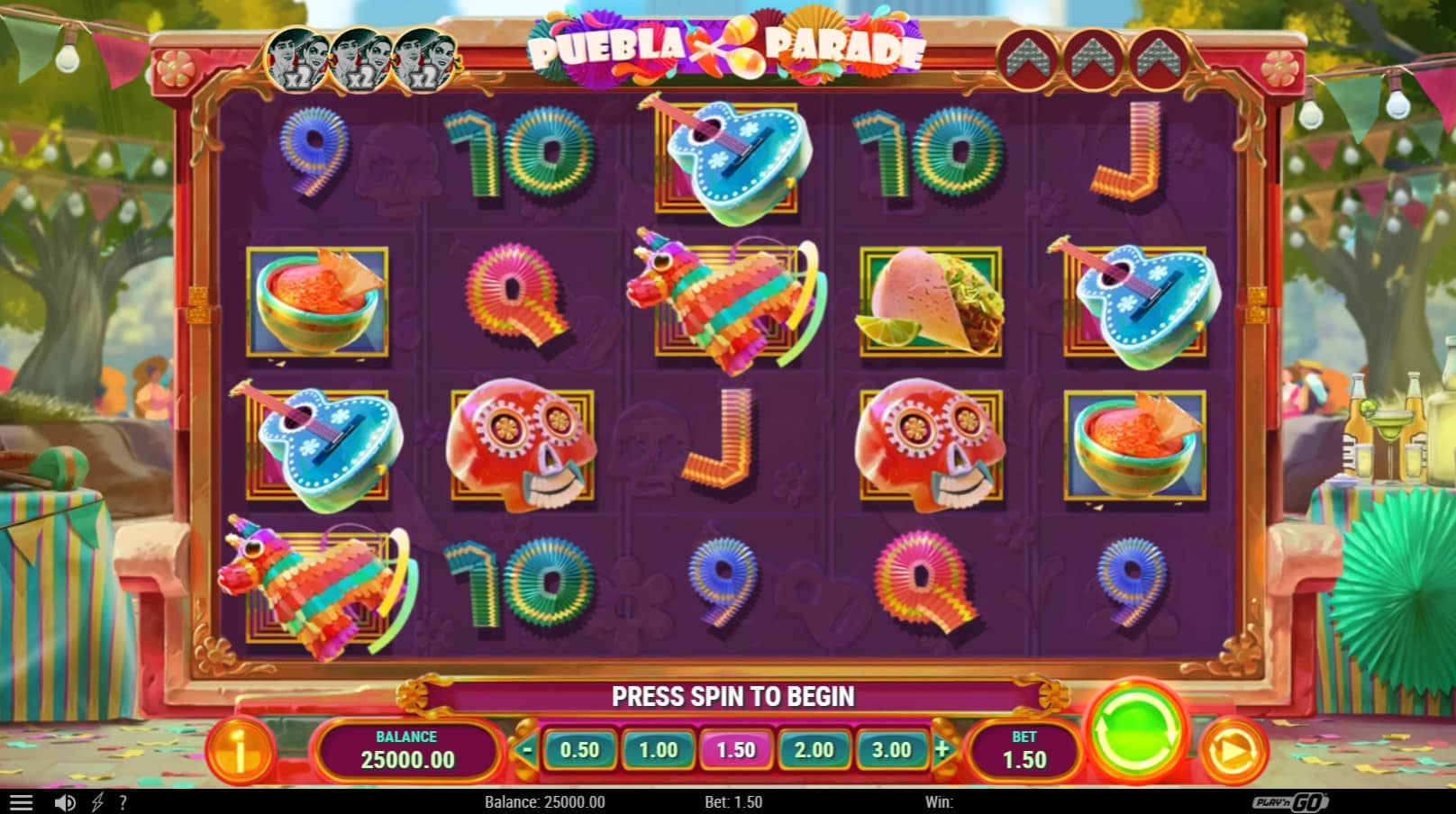Pick the 1.50 bet option
This screenshot has width=1456, height=814.
pos(735,749)
